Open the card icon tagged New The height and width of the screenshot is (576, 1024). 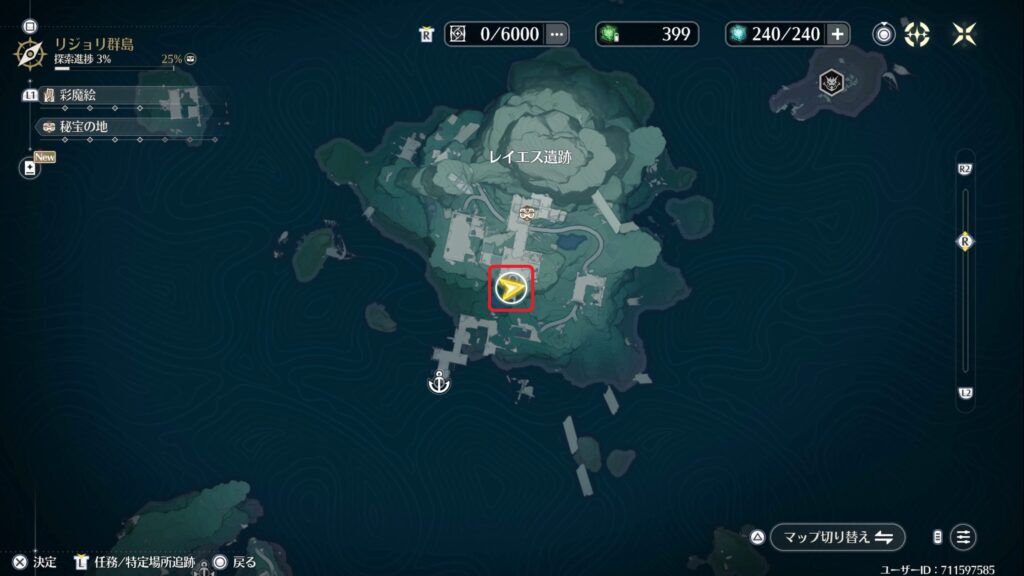(x=29, y=168)
